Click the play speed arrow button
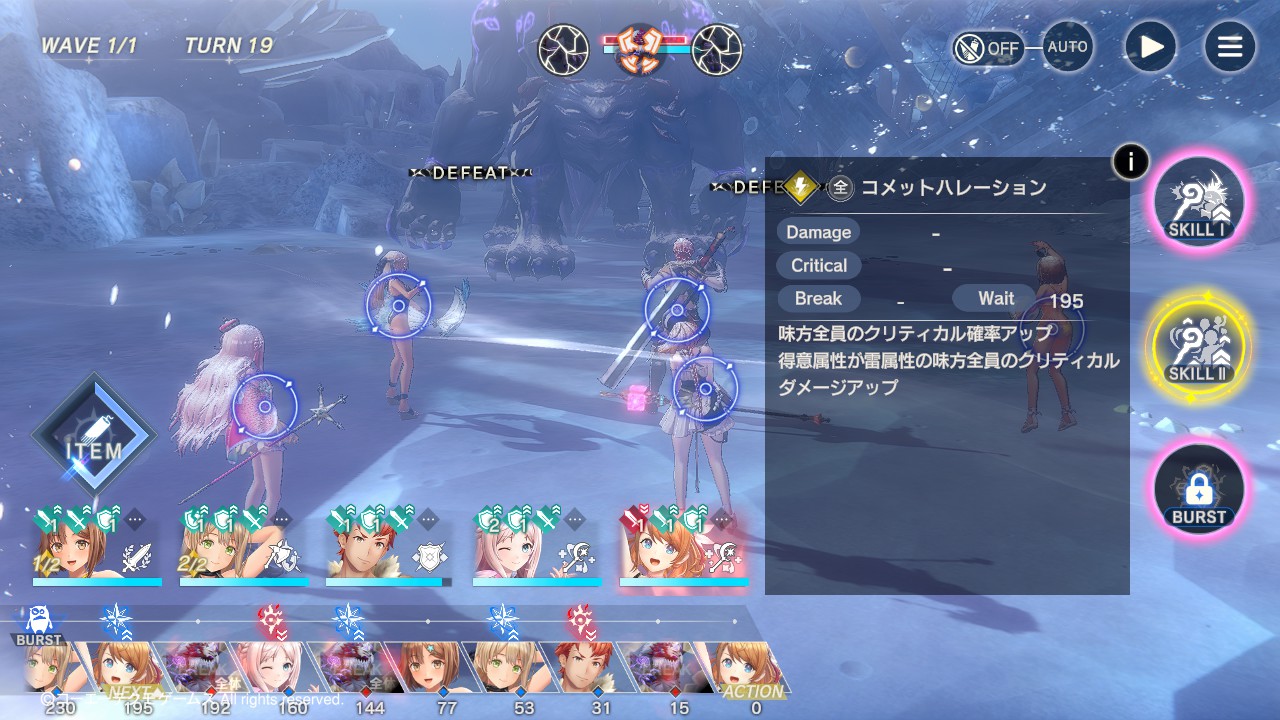The height and width of the screenshot is (720, 1280). (x=1150, y=47)
